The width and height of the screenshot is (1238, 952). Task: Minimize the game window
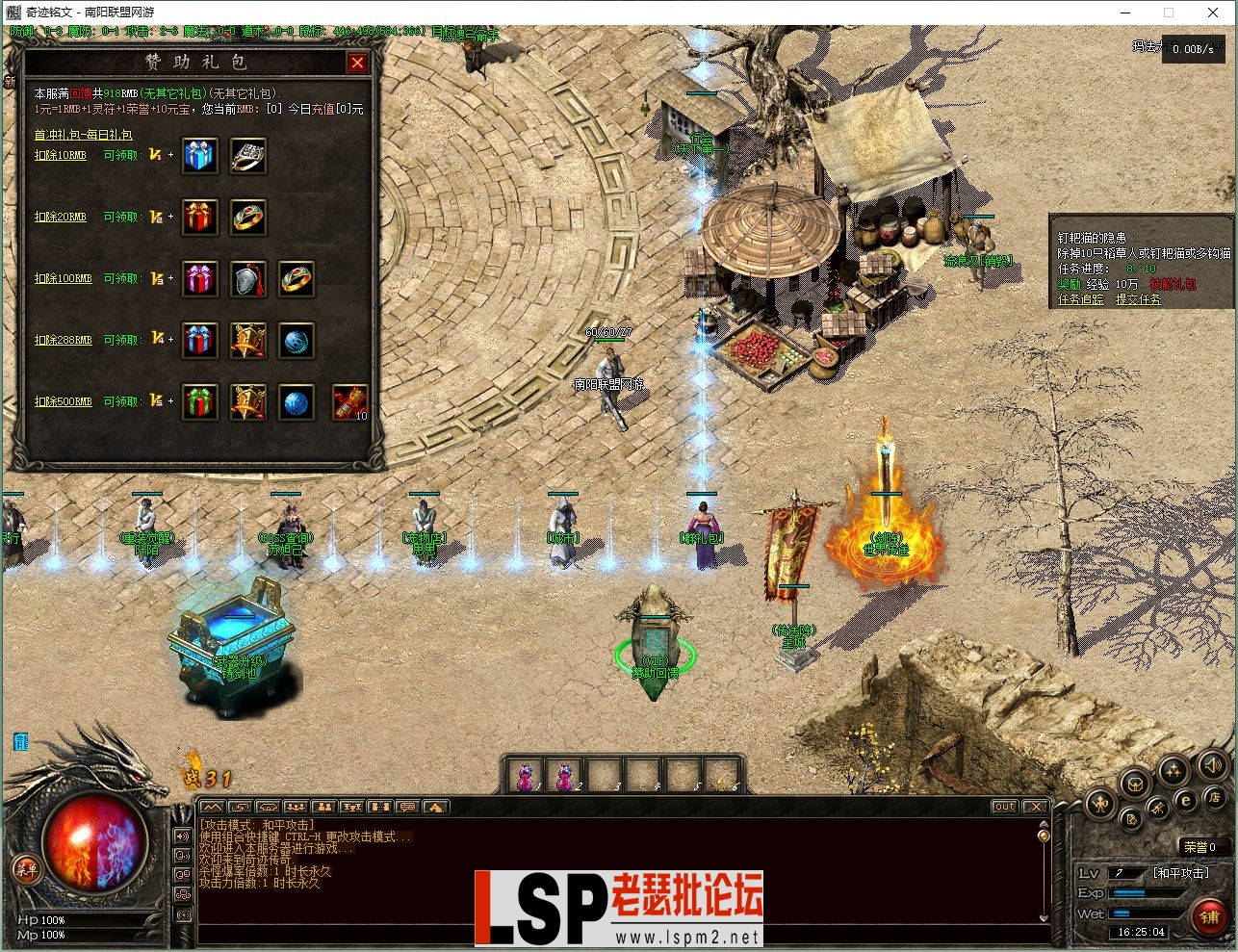tap(1123, 13)
